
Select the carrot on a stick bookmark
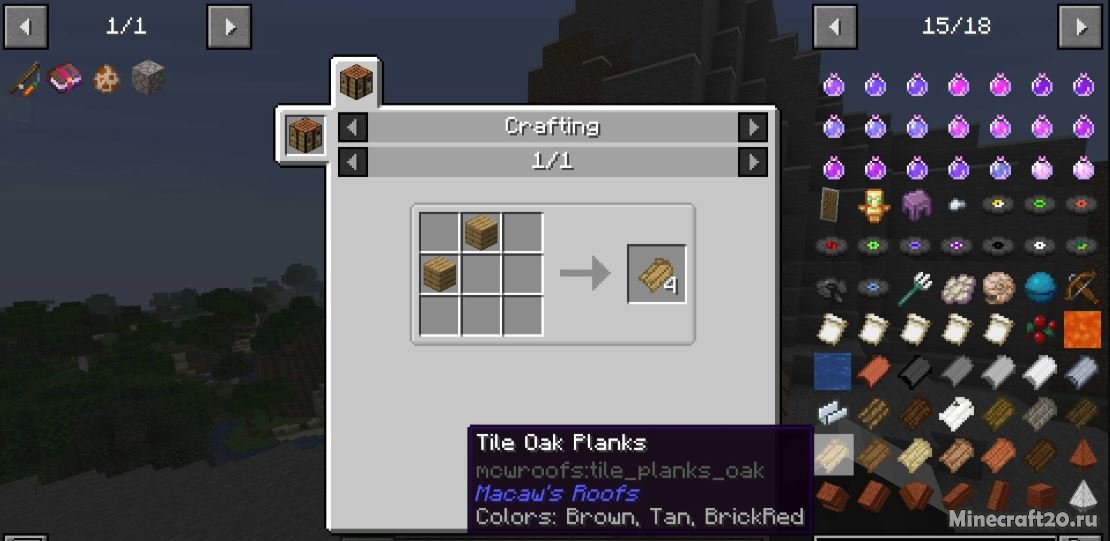pos(24,78)
